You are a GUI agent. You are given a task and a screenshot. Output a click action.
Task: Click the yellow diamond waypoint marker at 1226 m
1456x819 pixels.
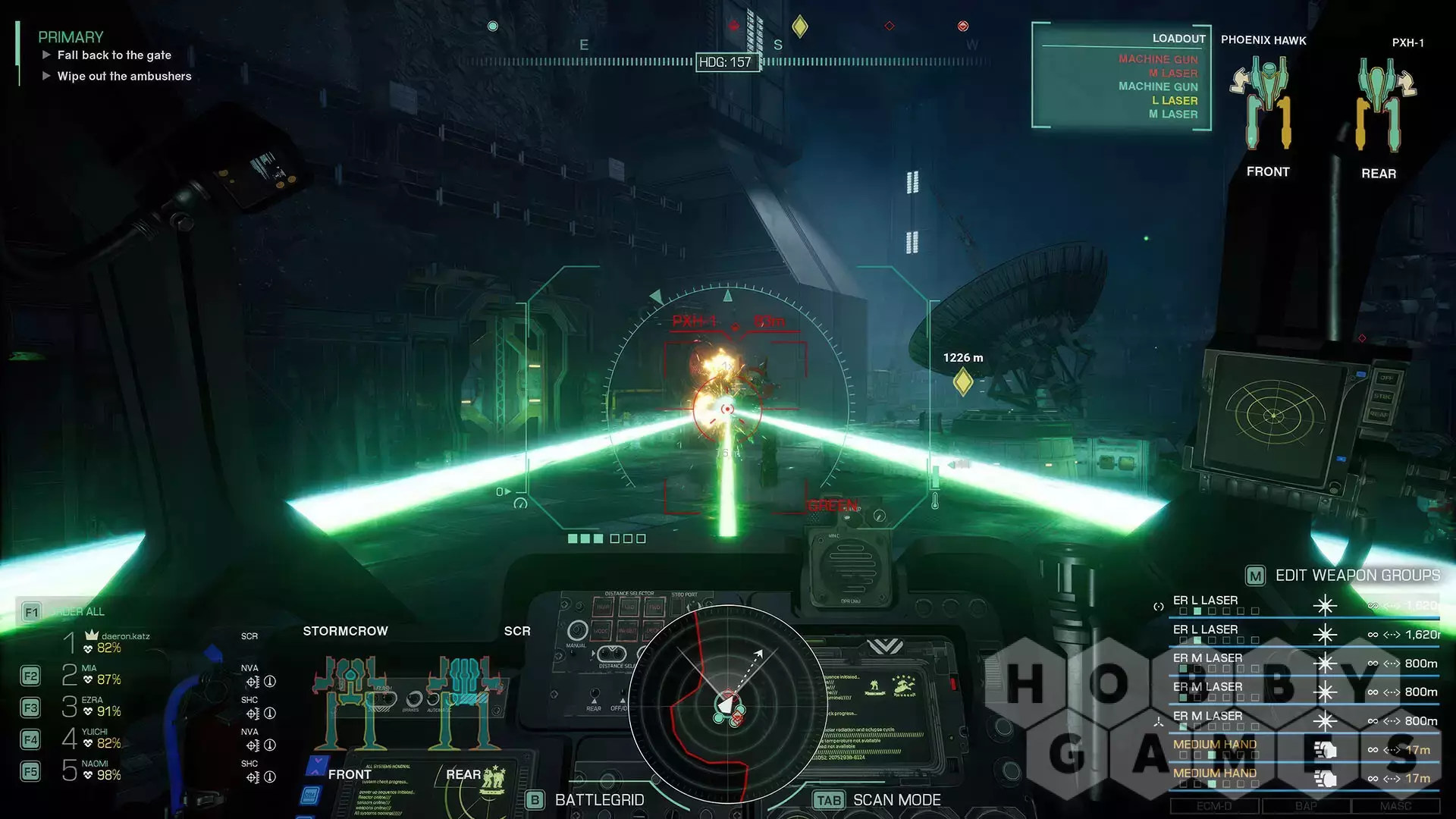[x=962, y=381]
